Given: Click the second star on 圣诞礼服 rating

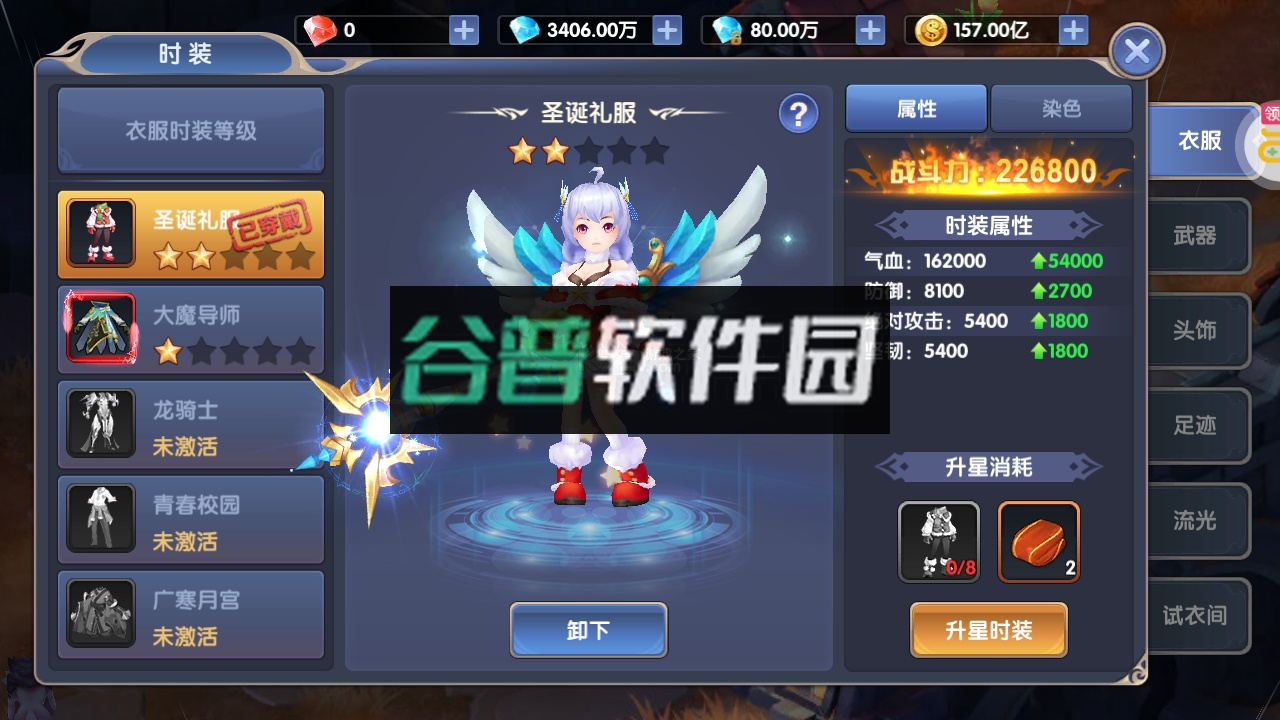Looking at the screenshot, I should pos(555,150).
